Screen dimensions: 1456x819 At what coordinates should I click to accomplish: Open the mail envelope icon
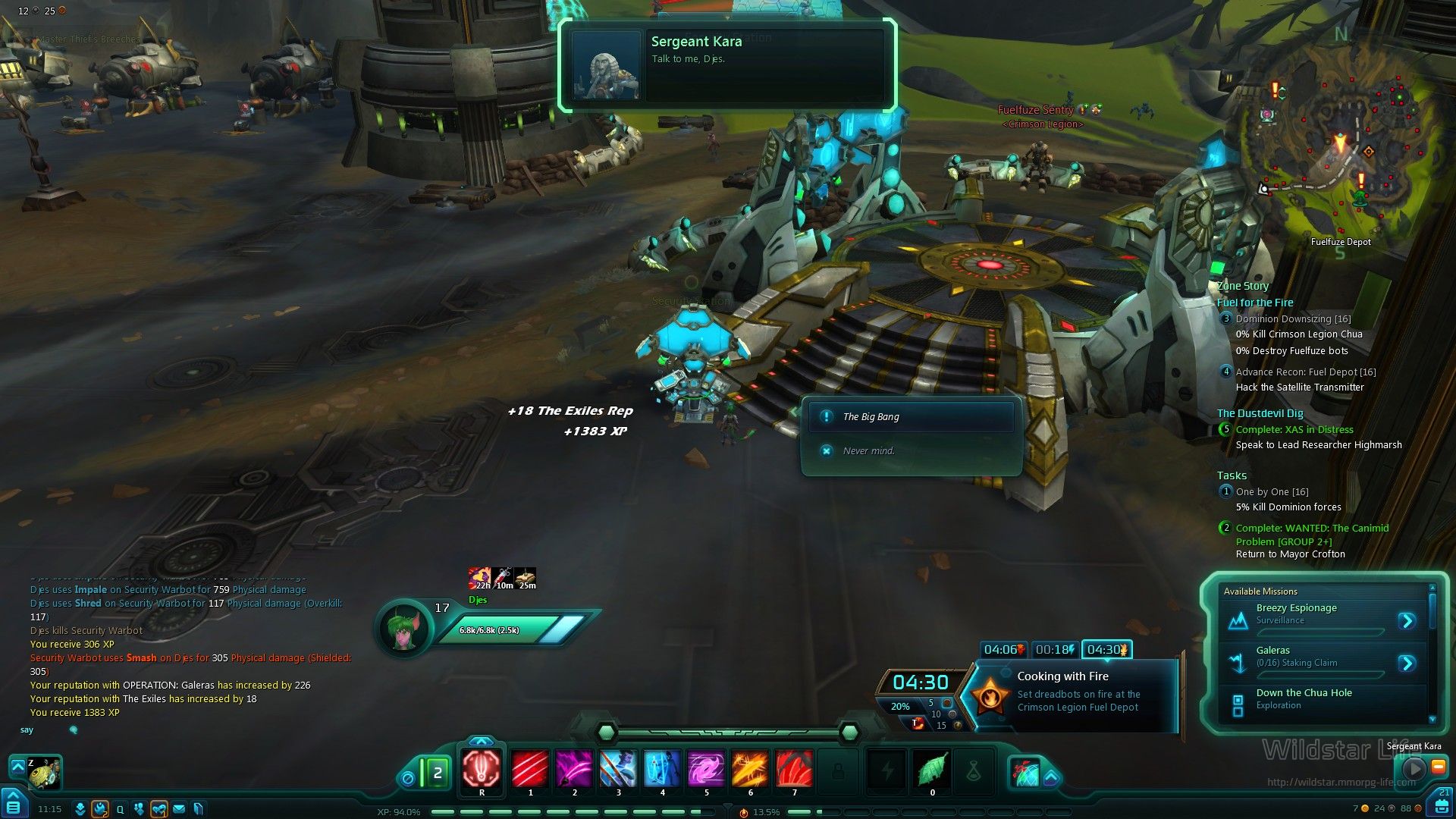click(179, 809)
